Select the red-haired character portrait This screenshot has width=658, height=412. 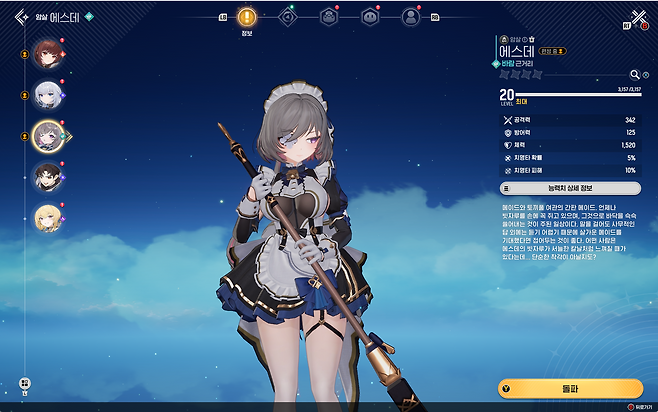47,54
